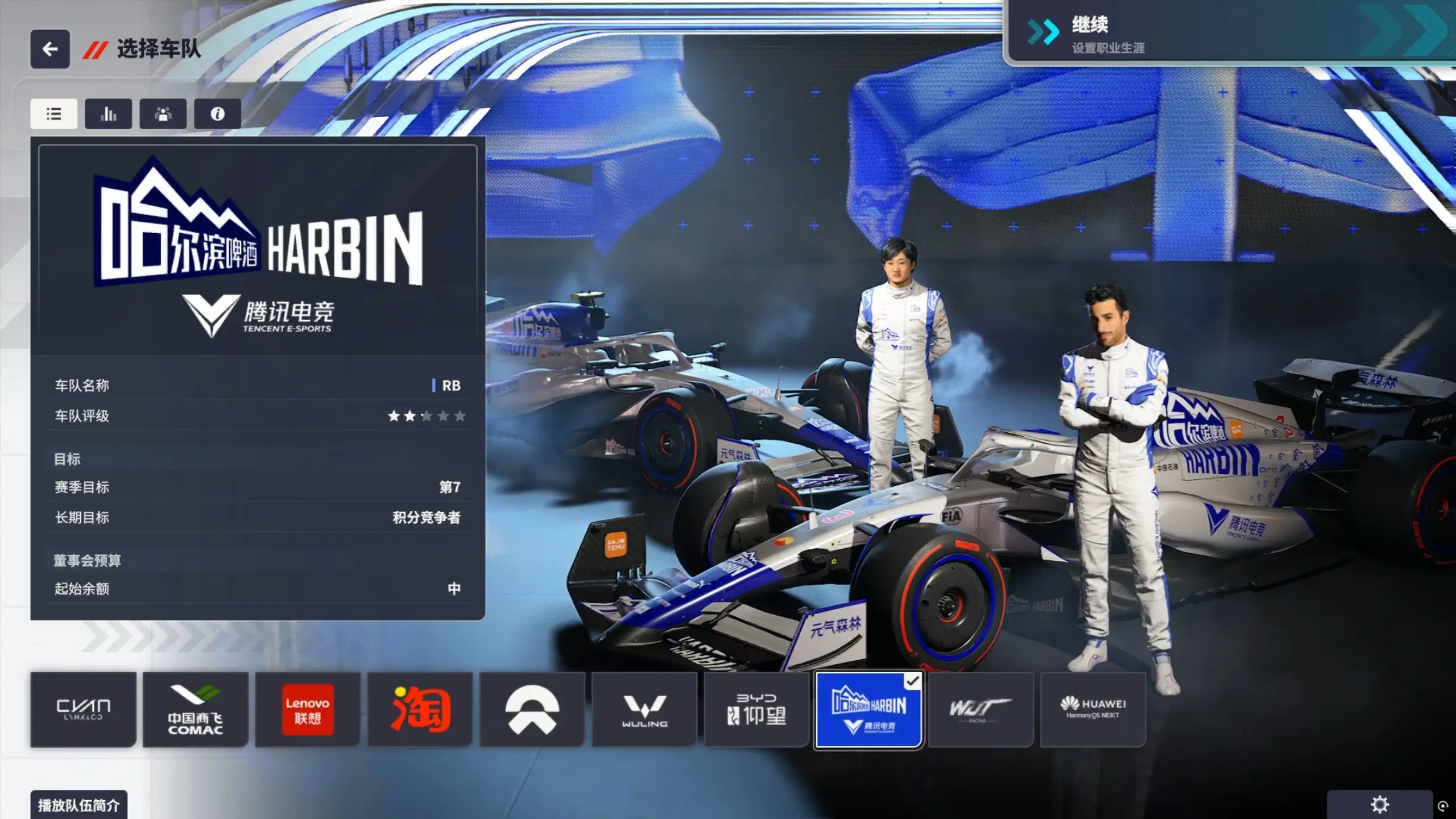Viewport: 1456px width, 819px height.
Task: Switch to the list view tab
Action: tap(53, 114)
